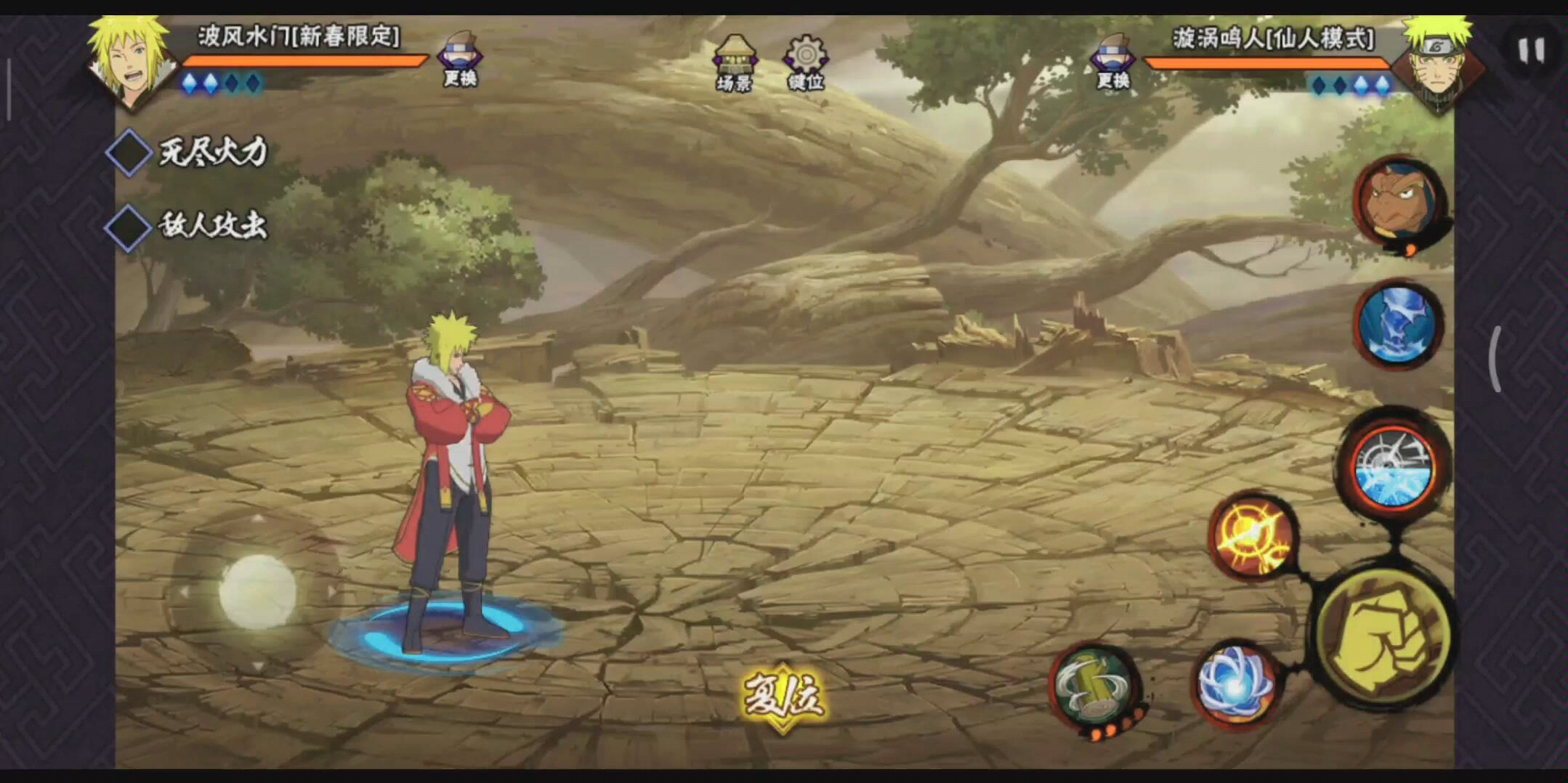Tap the 复位 reset button
The width and height of the screenshot is (1568, 783).
783,697
